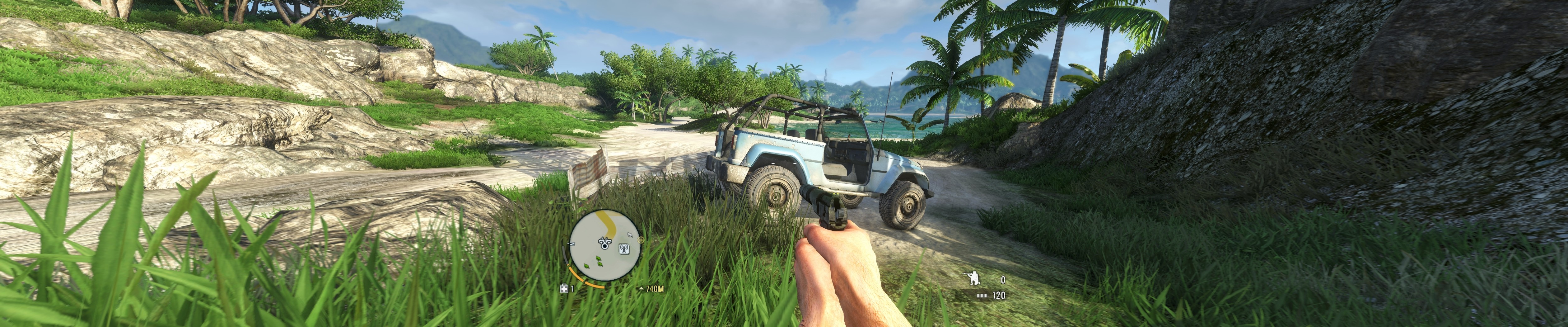Screen dimensions: 1568x327
Task: Click the center player dot on the minimap
Action: (604, 245)
